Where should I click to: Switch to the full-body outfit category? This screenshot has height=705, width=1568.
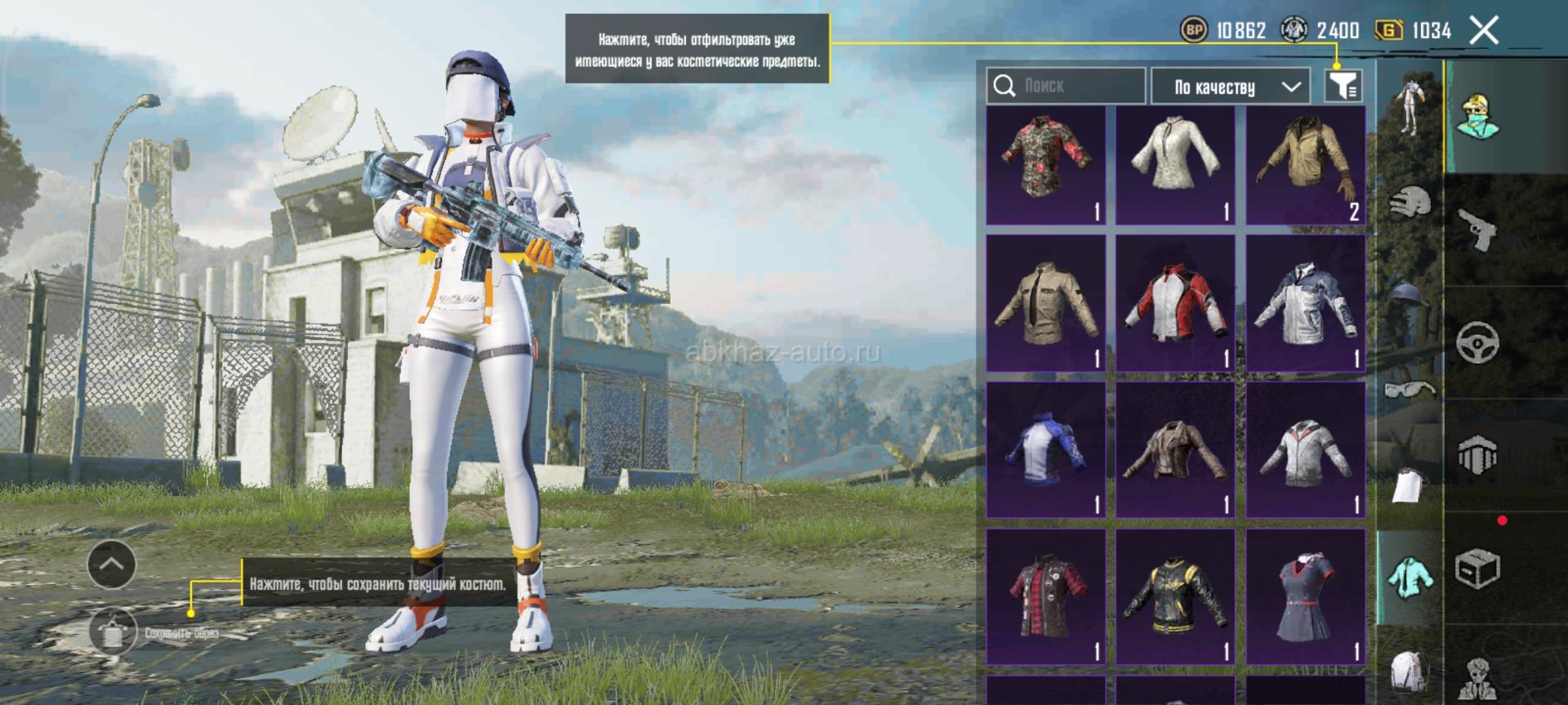[x=1408, y=102]
